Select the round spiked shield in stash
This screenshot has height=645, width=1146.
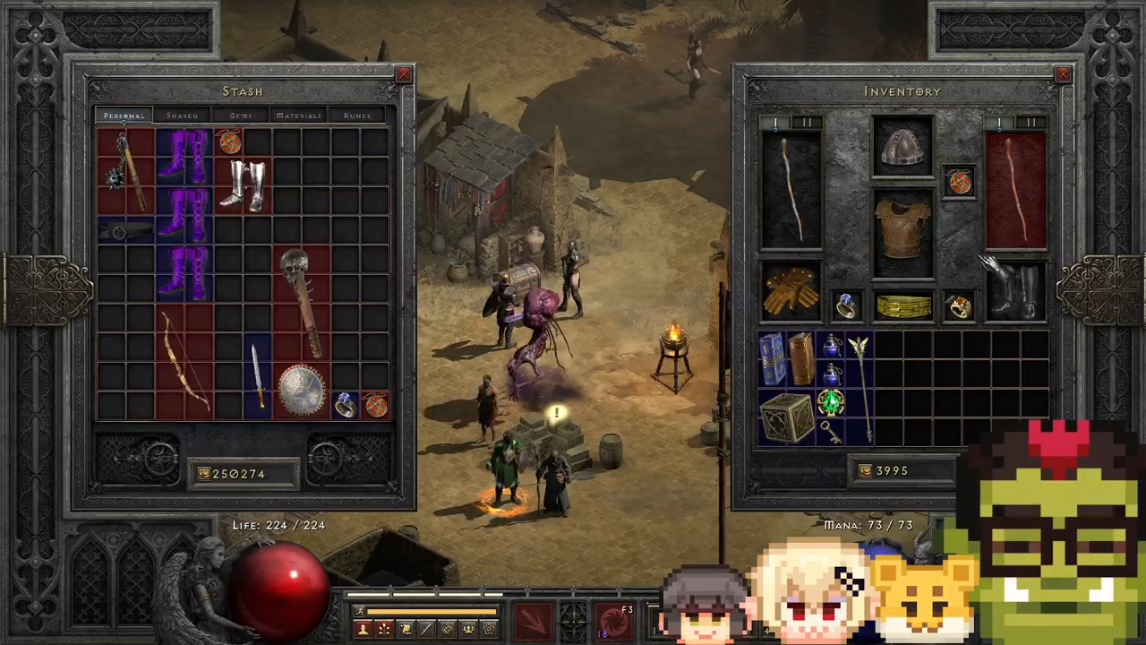click(301, 390)
